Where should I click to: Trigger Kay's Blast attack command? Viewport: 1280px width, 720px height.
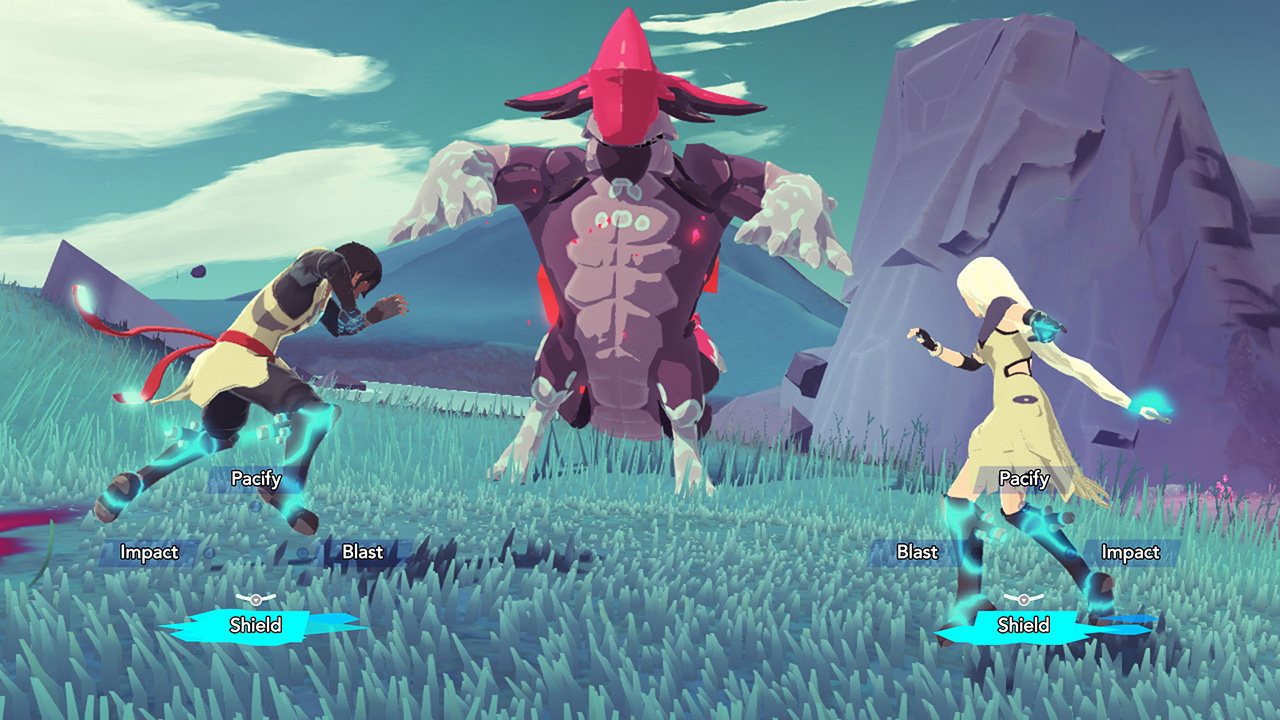pos(363,552)
